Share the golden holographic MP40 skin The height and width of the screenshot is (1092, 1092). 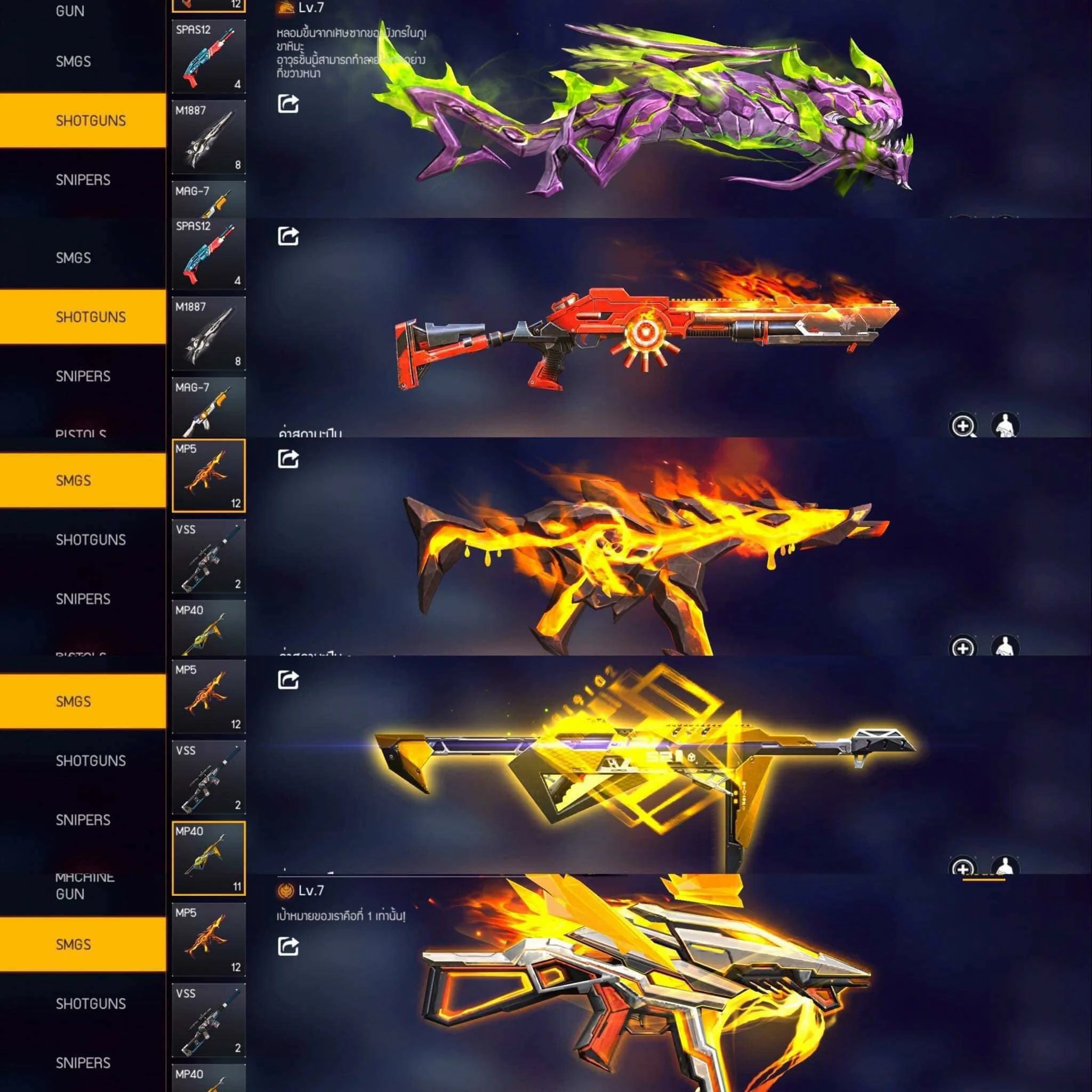pos(288,679)
